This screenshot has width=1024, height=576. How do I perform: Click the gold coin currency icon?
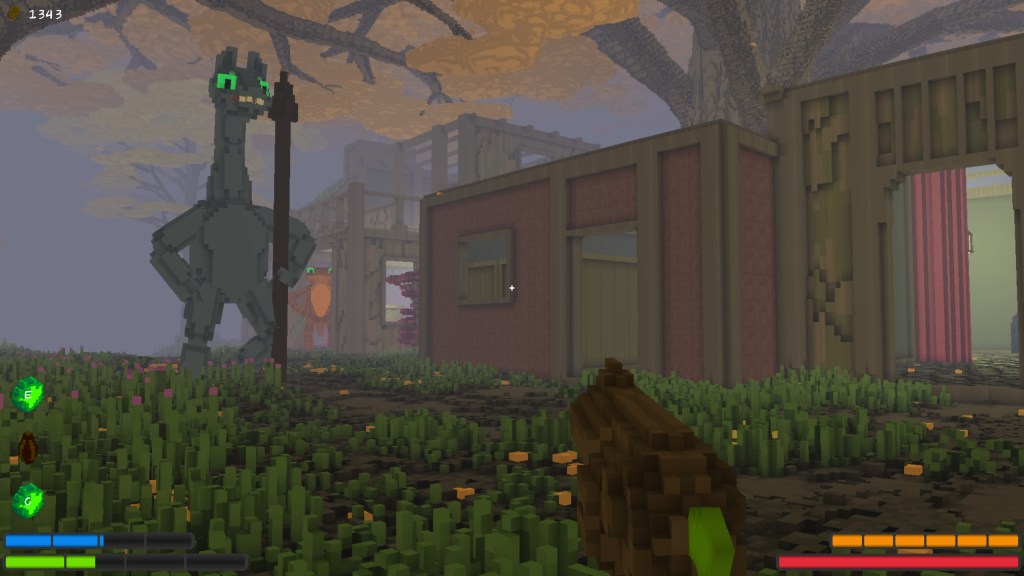click(15, 13)
